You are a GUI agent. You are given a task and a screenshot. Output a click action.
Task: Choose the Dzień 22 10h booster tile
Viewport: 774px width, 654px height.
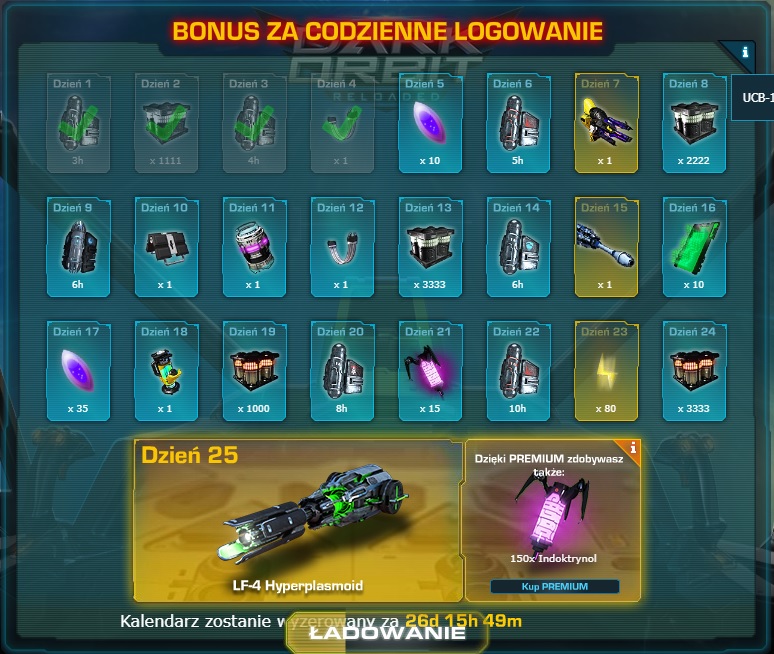518,370
